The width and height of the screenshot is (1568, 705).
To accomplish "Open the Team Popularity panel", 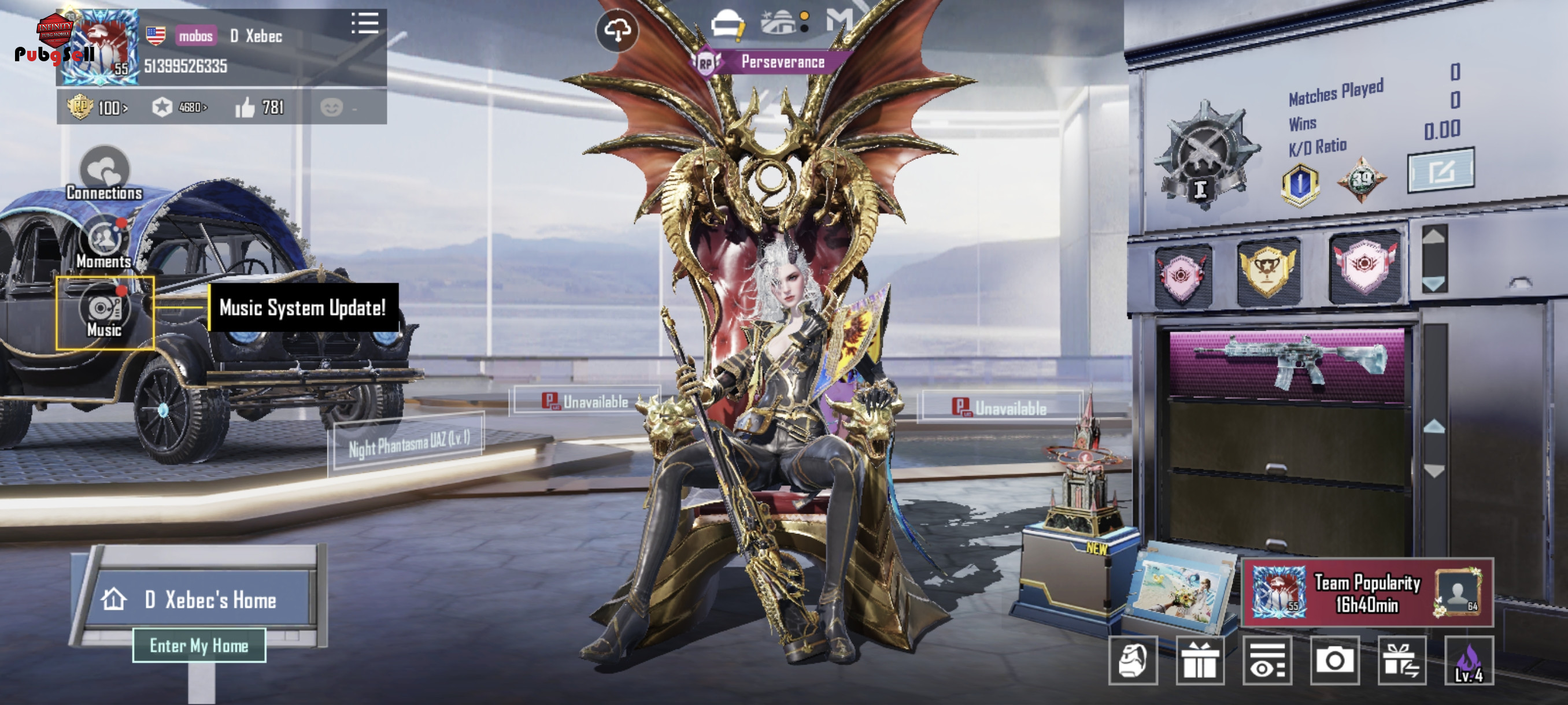I will click(x=1367, y=593).
